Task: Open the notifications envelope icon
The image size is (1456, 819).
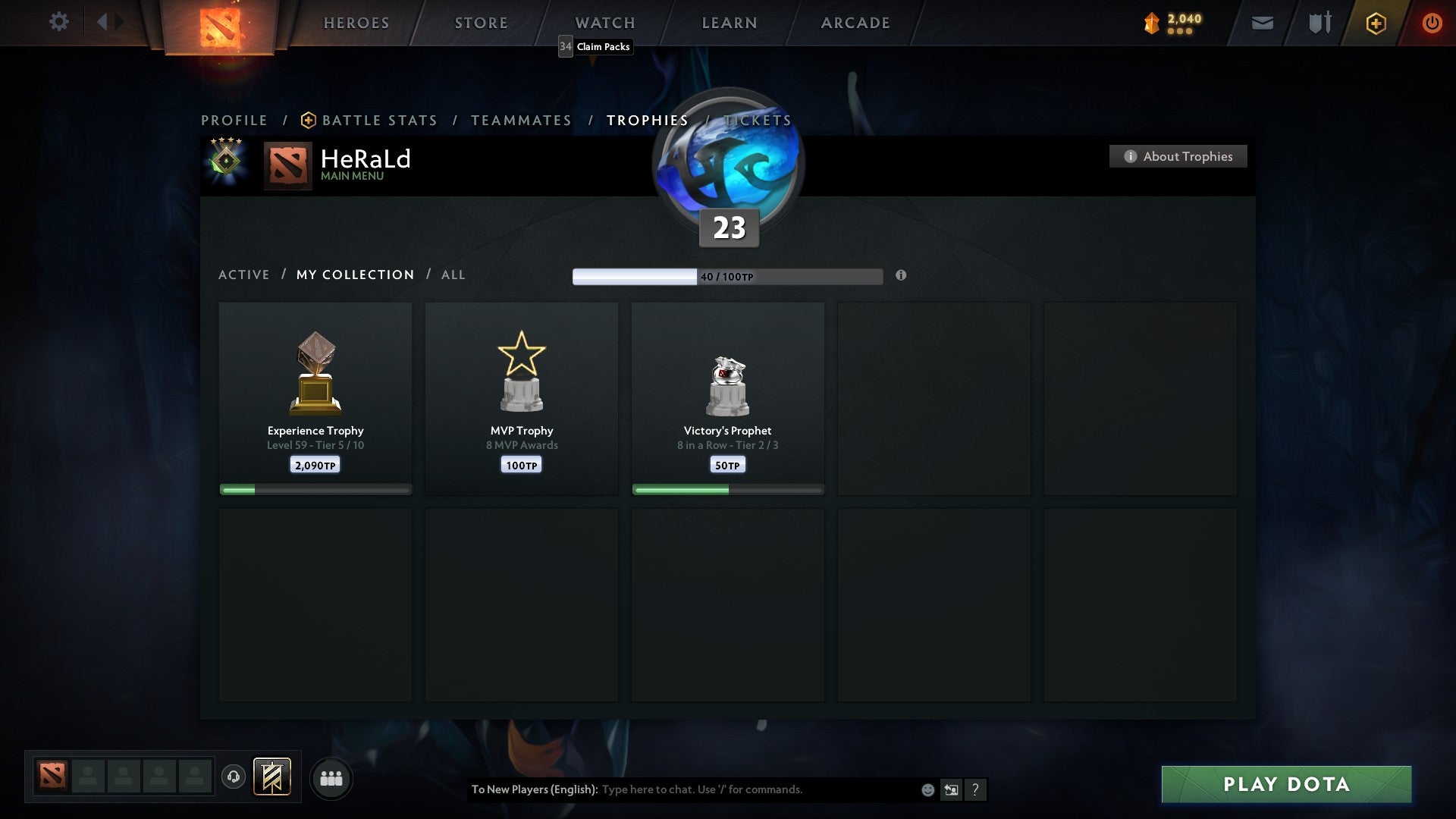Action: point(1262,24)
